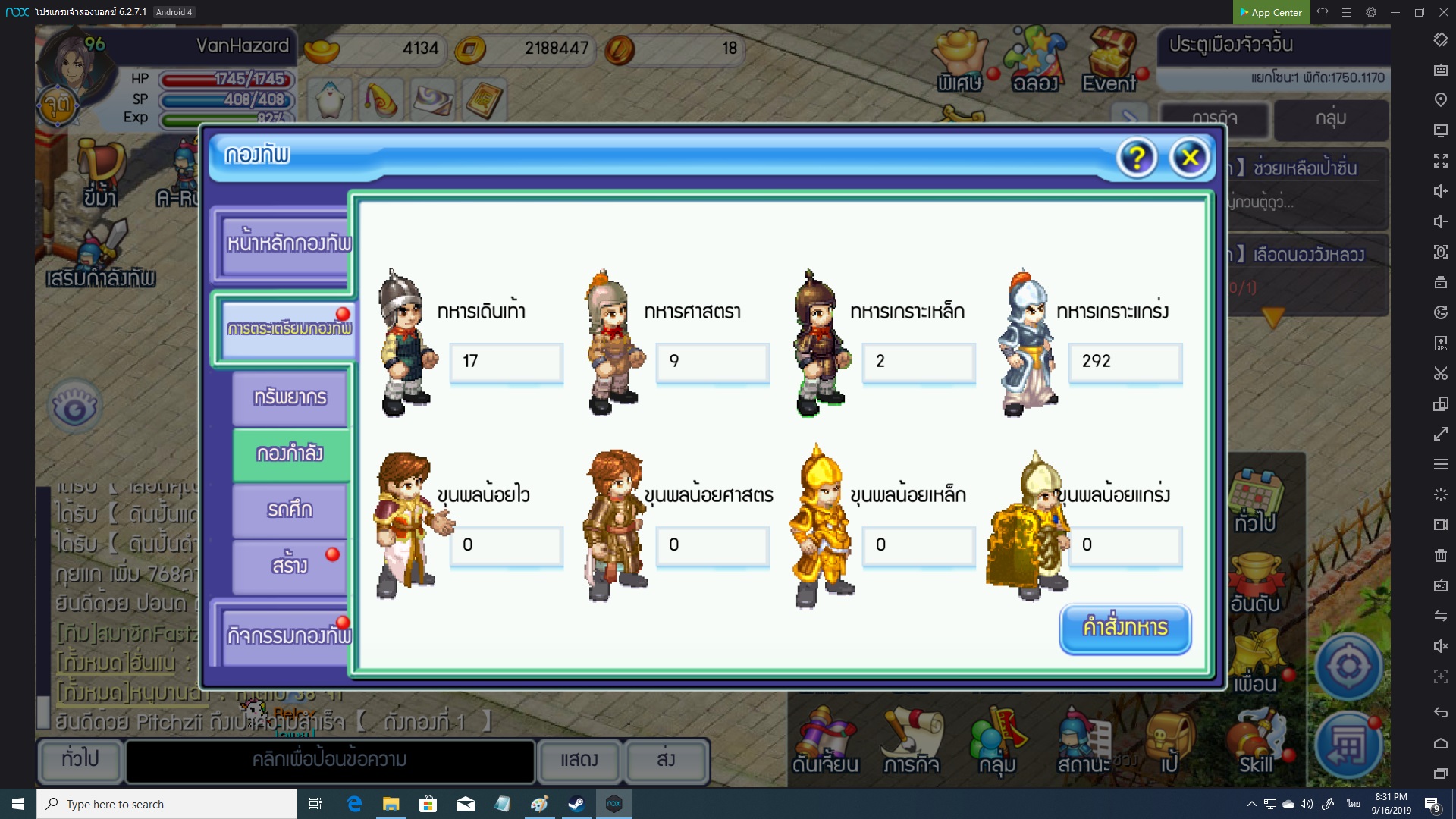Open the question mark help button
The image size is (1456, 819).
pos(1136,158)
